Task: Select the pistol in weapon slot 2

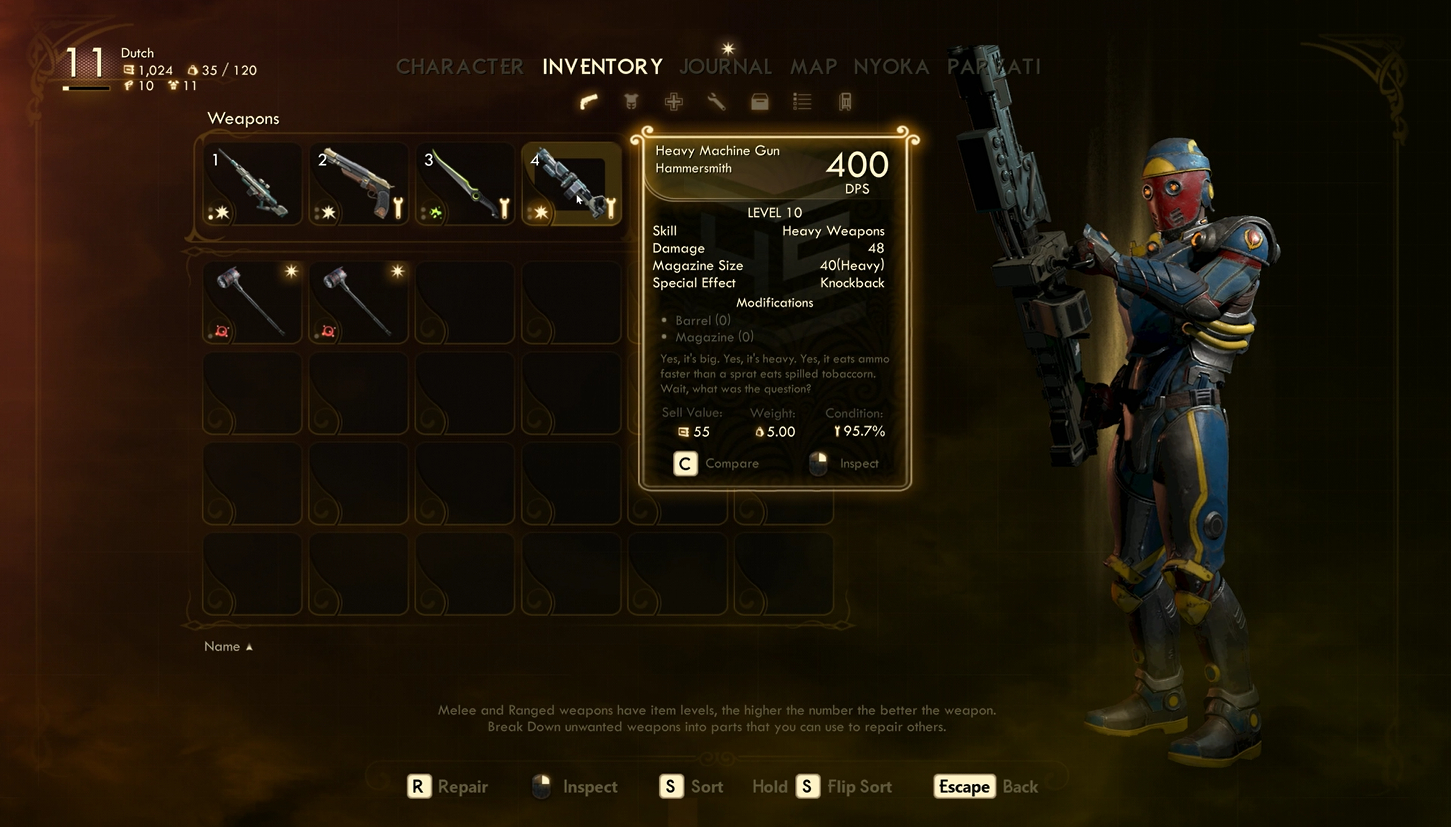Action: 358,184
